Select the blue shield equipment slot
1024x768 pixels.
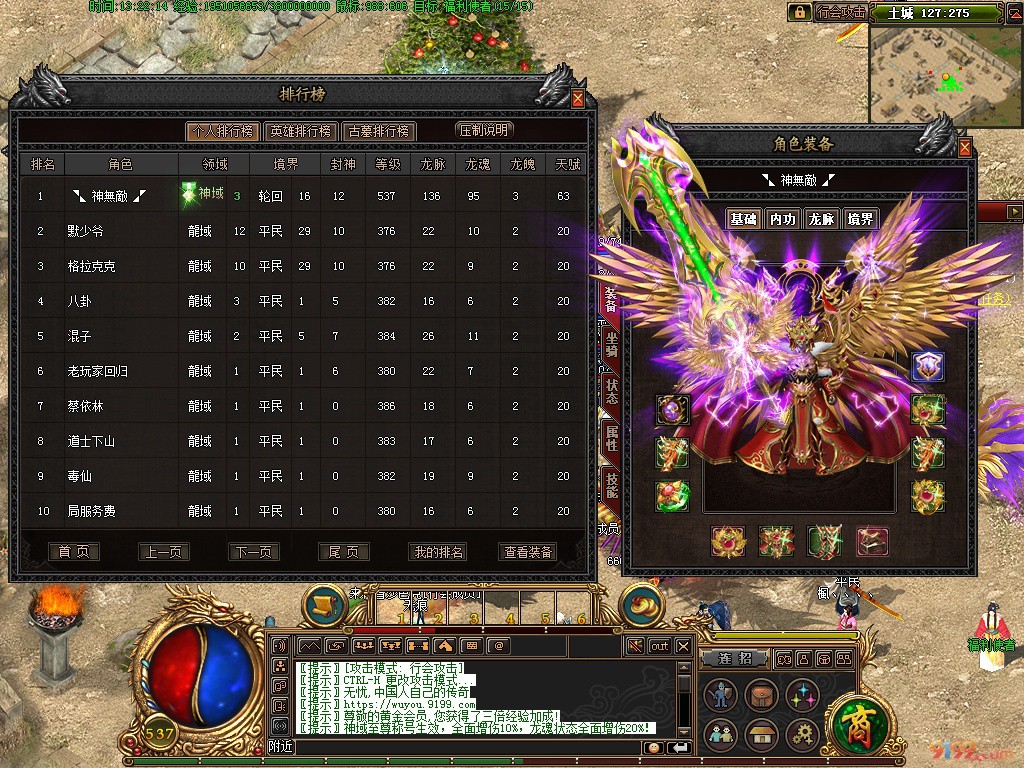927,367
